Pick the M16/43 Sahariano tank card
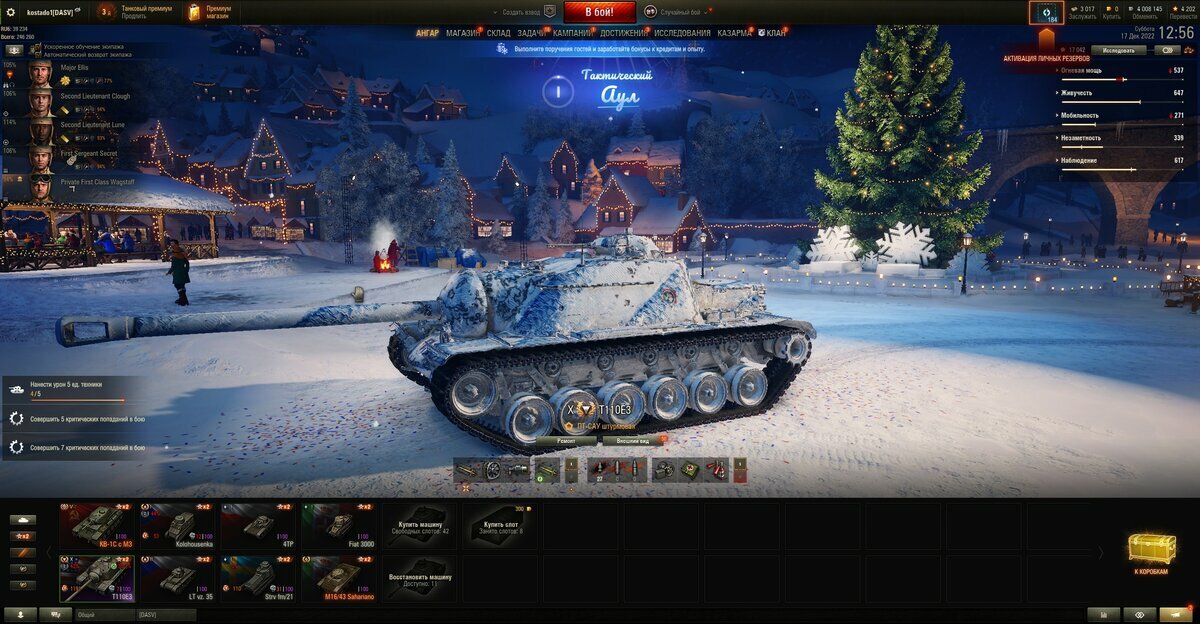 pos(339,578)
